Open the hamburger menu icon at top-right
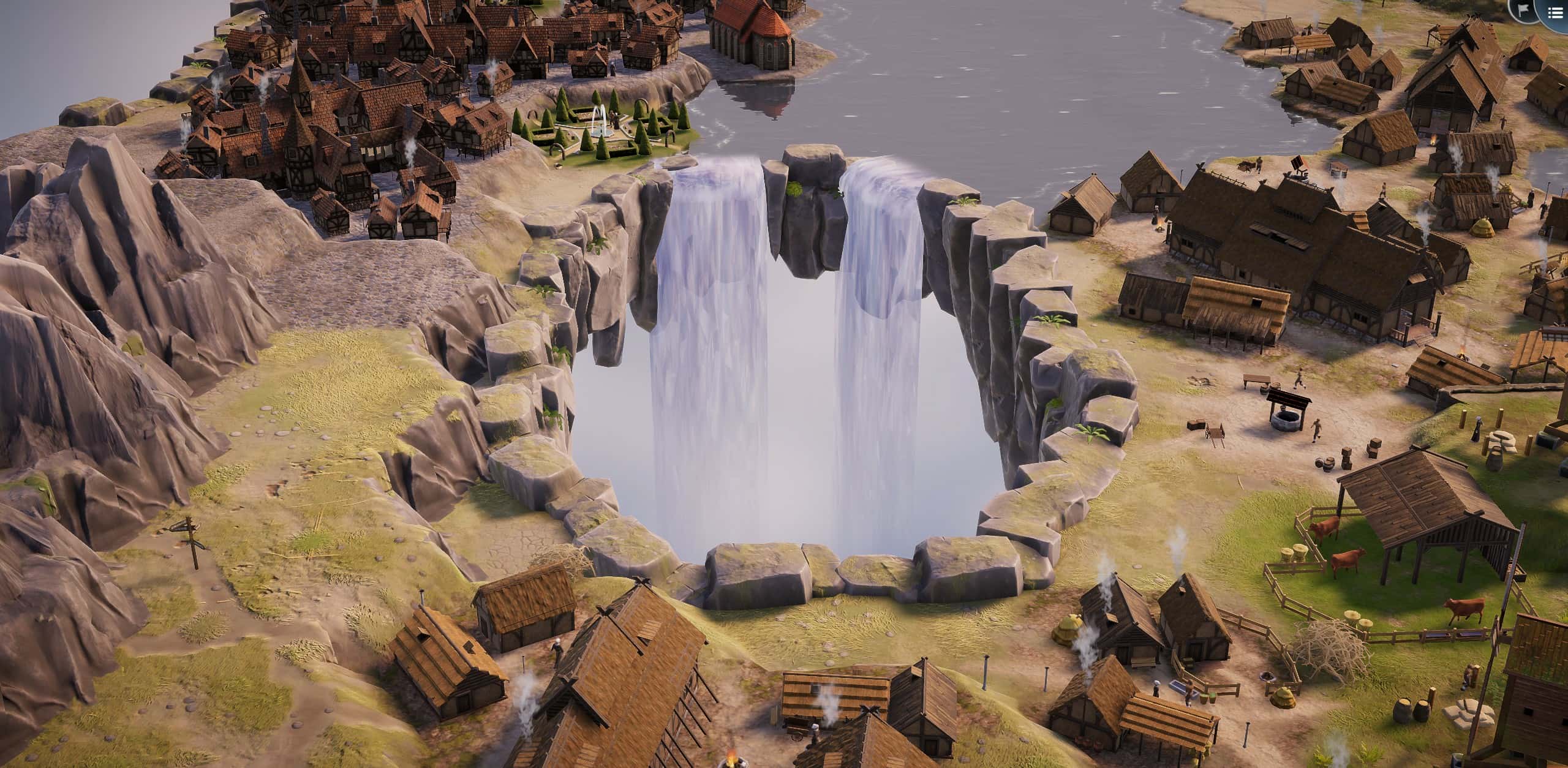The image size is (1568, 768). coord(1556,12)
